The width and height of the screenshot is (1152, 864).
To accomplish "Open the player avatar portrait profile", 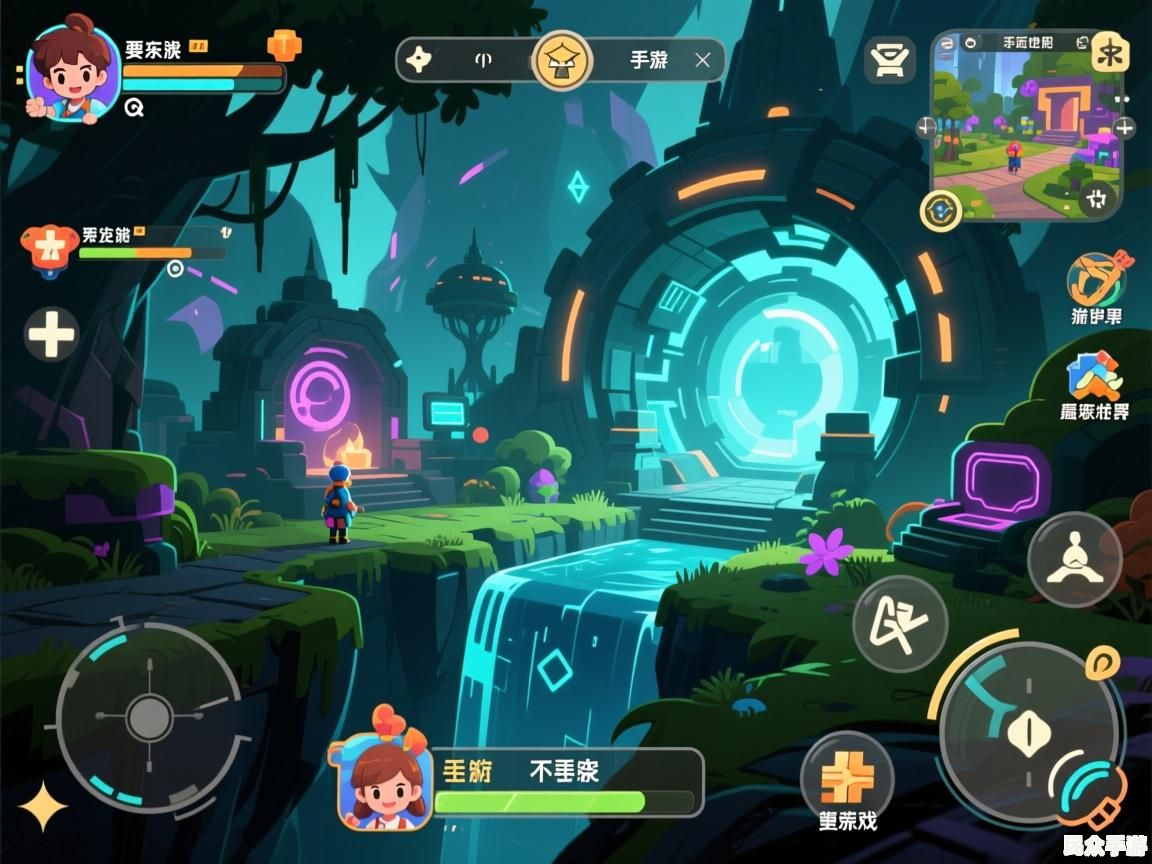I will tap(72, 72).
